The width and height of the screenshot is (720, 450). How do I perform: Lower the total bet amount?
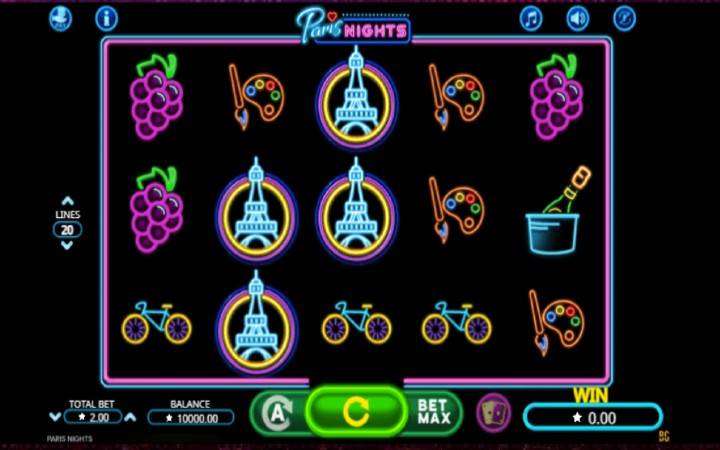[x=55, y=416]
